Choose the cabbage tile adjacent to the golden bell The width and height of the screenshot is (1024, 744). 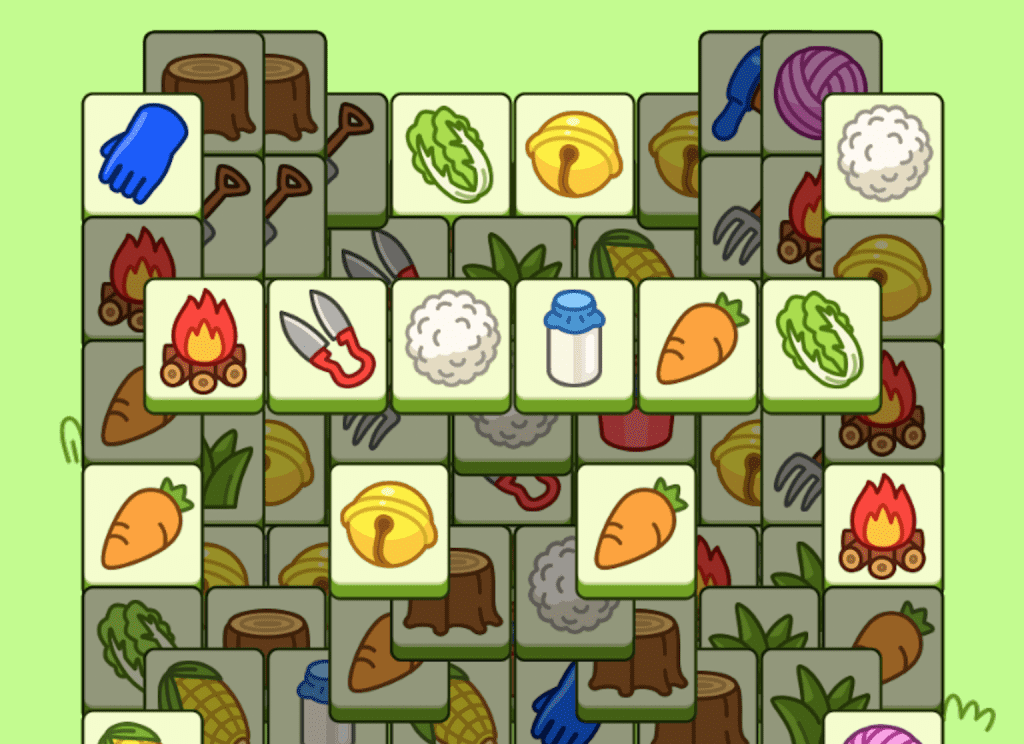tap(451, 154)
